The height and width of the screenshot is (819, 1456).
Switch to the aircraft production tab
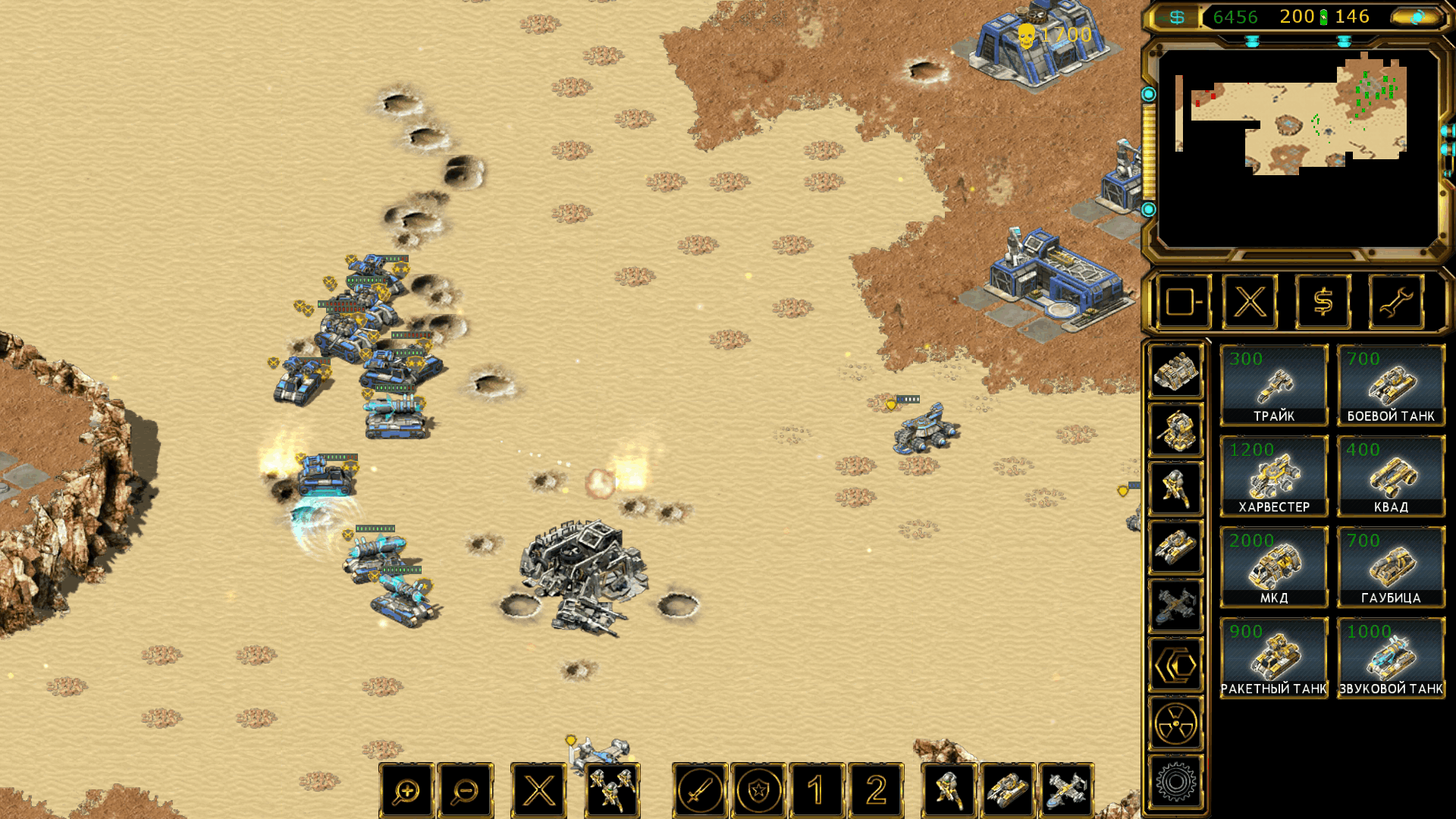pyautogui.click(x=1175, y=606)
